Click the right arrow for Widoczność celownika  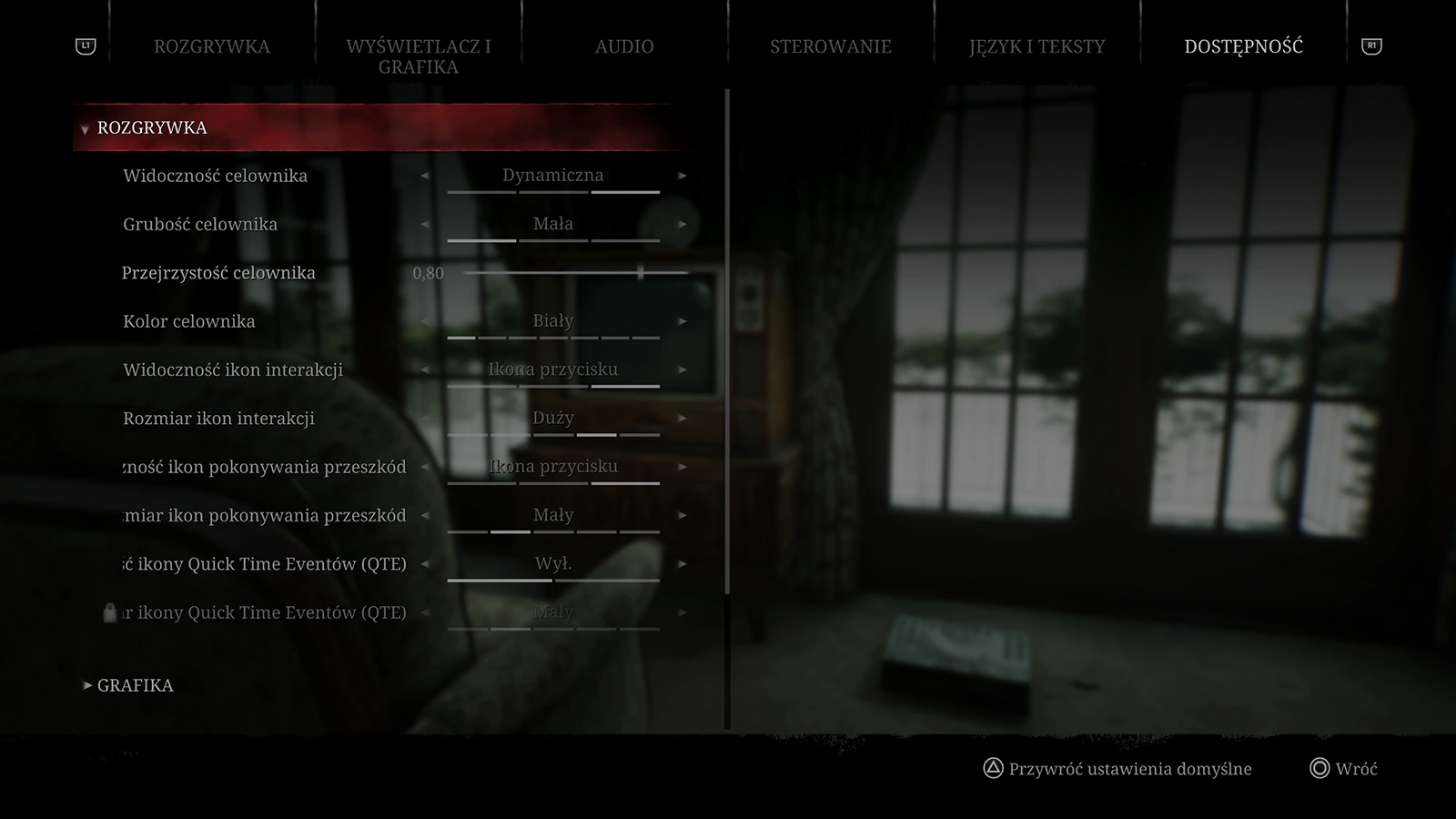coord(682,176)
